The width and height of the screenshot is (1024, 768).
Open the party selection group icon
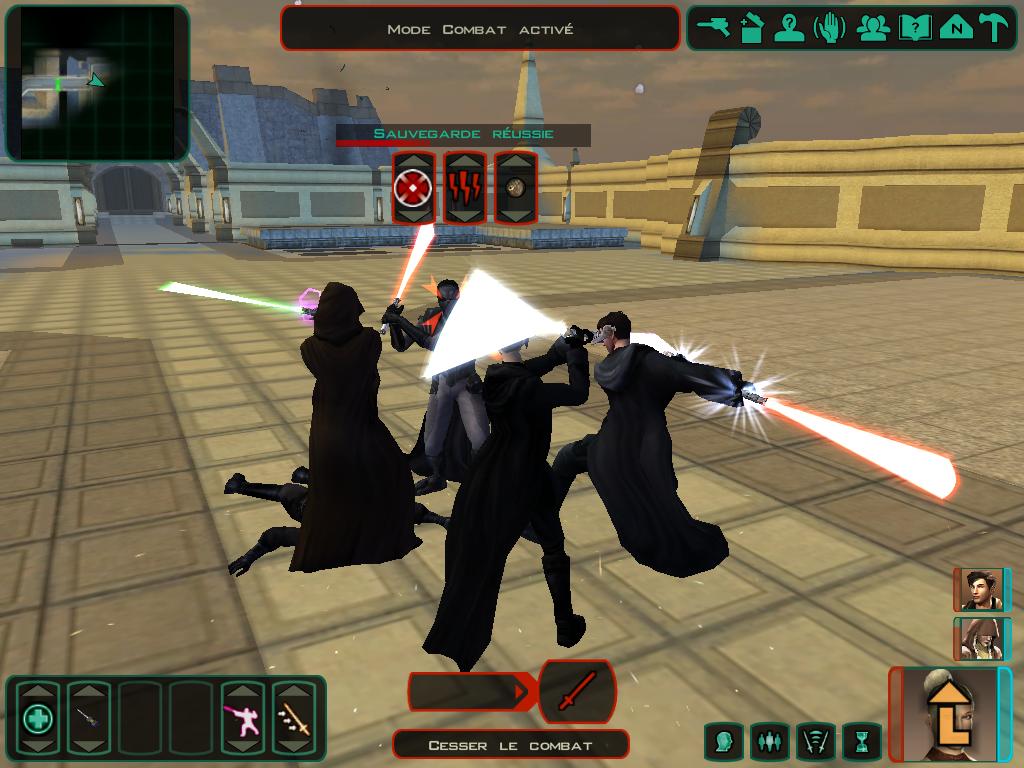(x=873, y=28)
